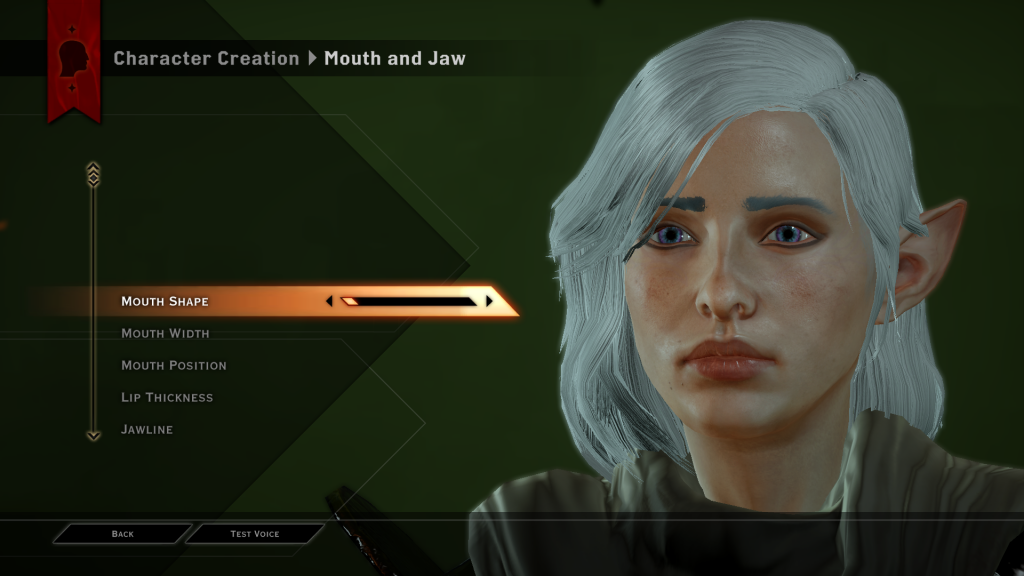Increase Mouth Shape with the right arrow
Screen dimensions: 1024x576
[x=489, y=300]
